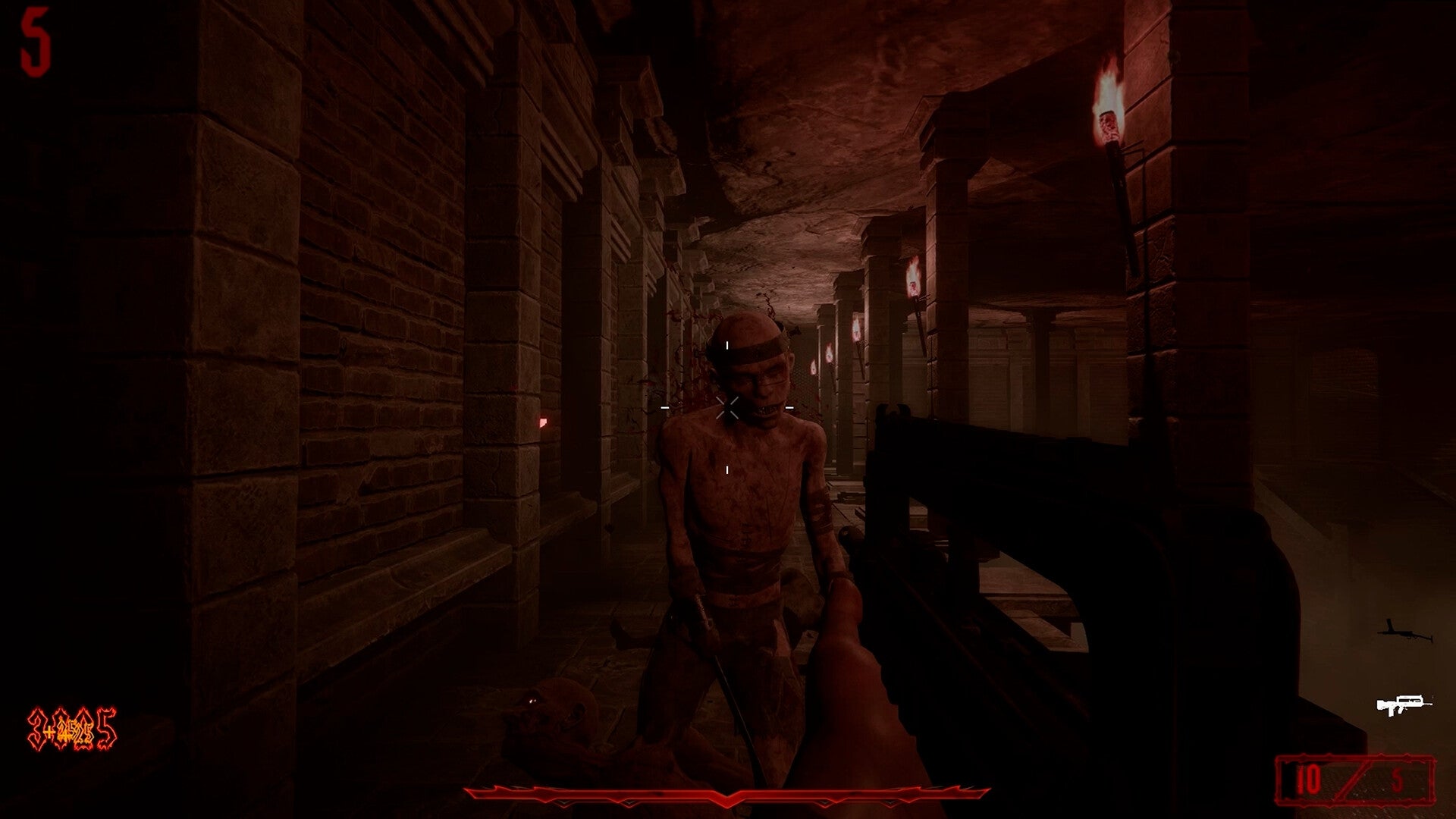
Task: Click the enemy counter showing 5
Action: 36,42
